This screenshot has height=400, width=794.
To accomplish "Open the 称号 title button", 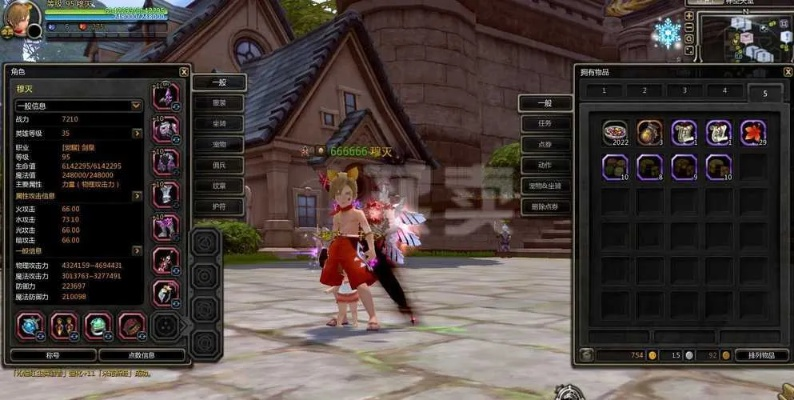I will [54, 355].
